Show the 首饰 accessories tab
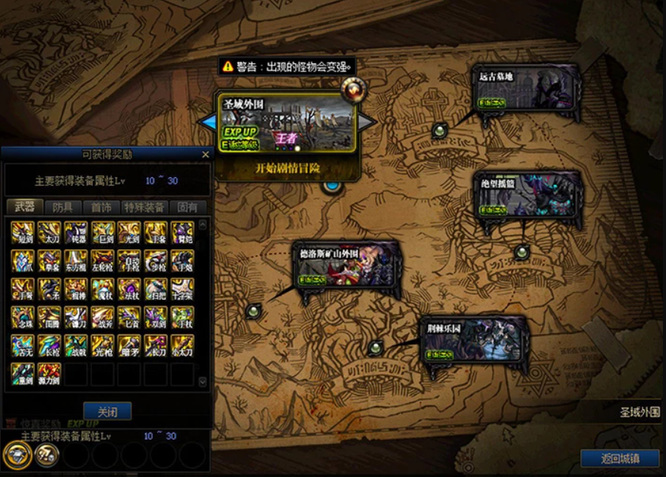Screen dimensions: 666x477 (x=101, y=206)
